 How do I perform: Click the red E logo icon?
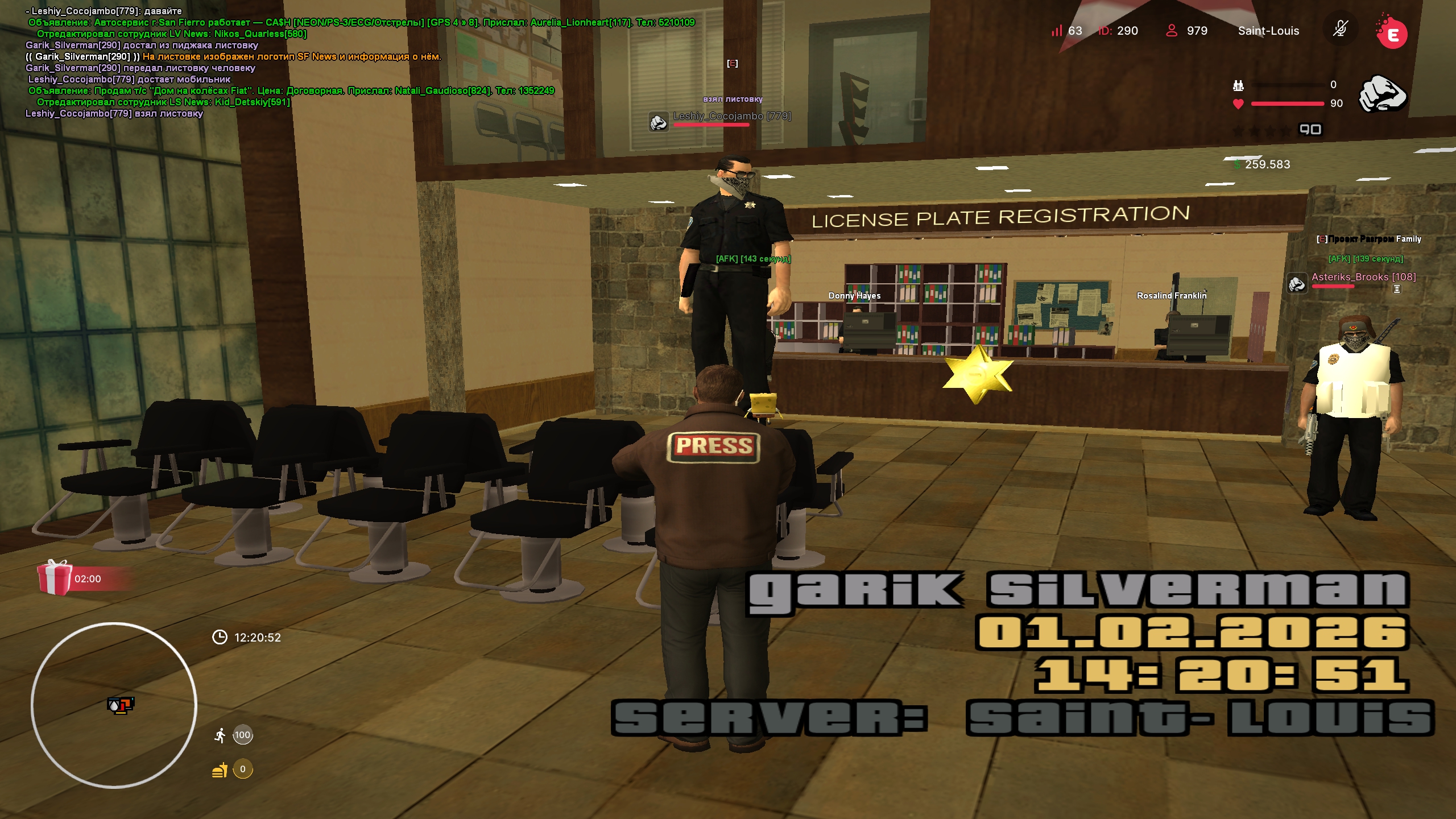tap(1392, 34)
